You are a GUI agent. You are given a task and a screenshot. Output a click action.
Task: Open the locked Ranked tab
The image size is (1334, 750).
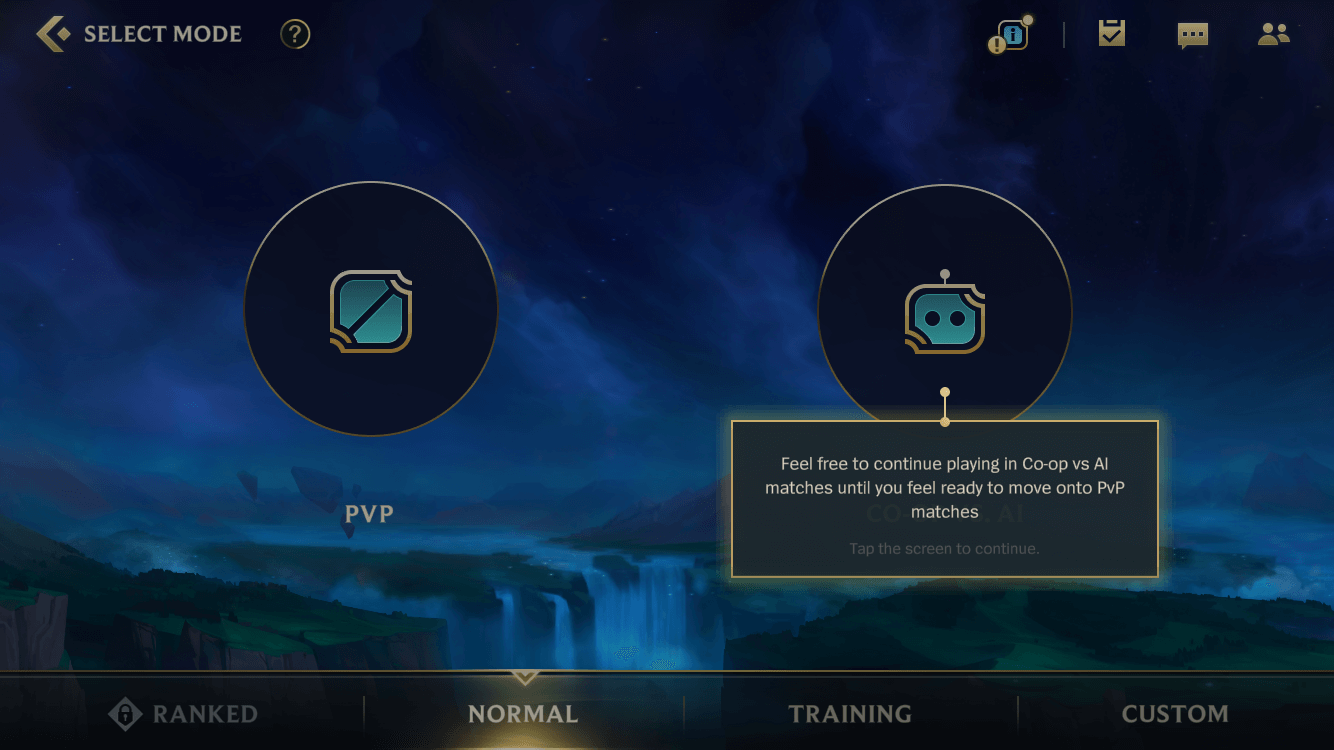tap(183, 714)
